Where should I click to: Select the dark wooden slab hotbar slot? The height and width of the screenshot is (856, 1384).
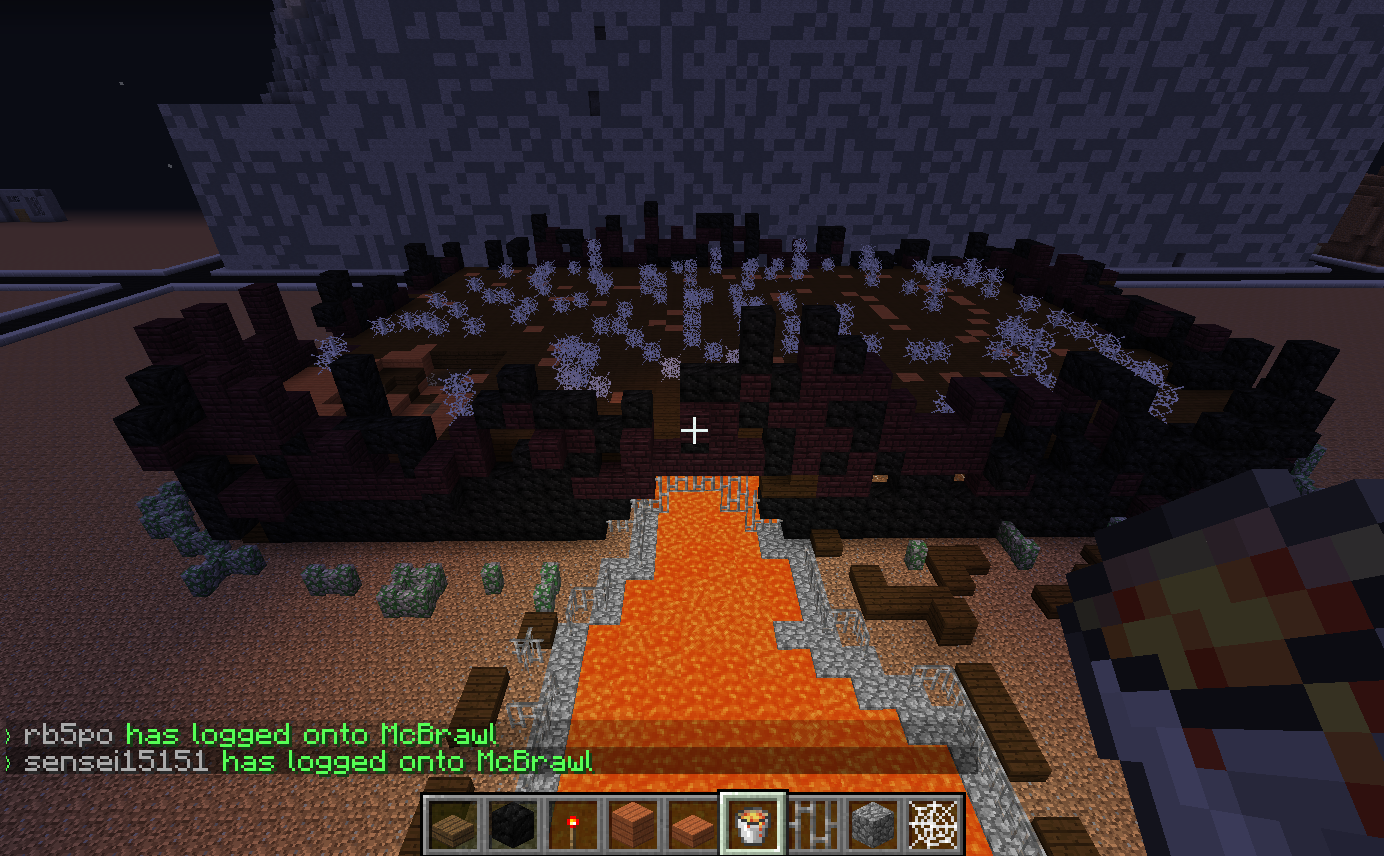pos(453,824)
